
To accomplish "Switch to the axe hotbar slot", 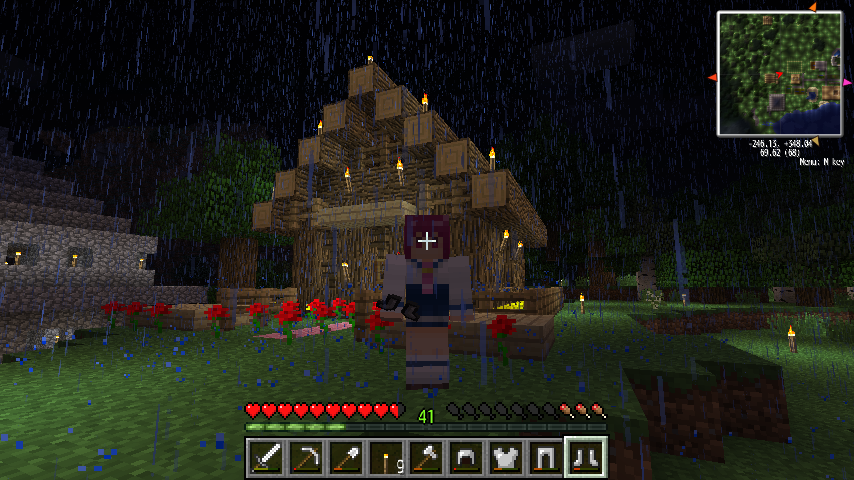I will point(425,458).
